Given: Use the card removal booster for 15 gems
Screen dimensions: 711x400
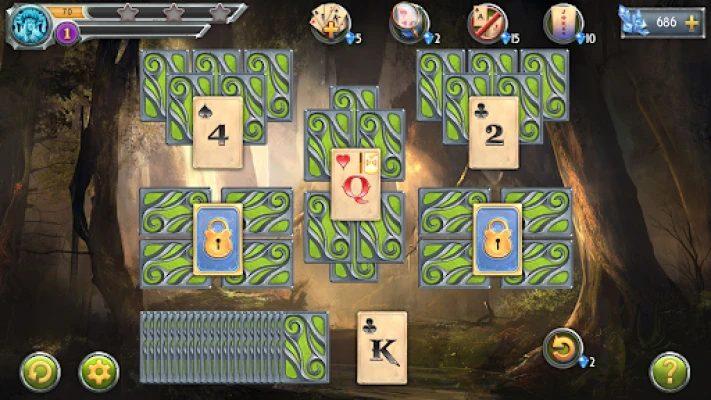Looking at the screenshot, I should click(487, 21).
